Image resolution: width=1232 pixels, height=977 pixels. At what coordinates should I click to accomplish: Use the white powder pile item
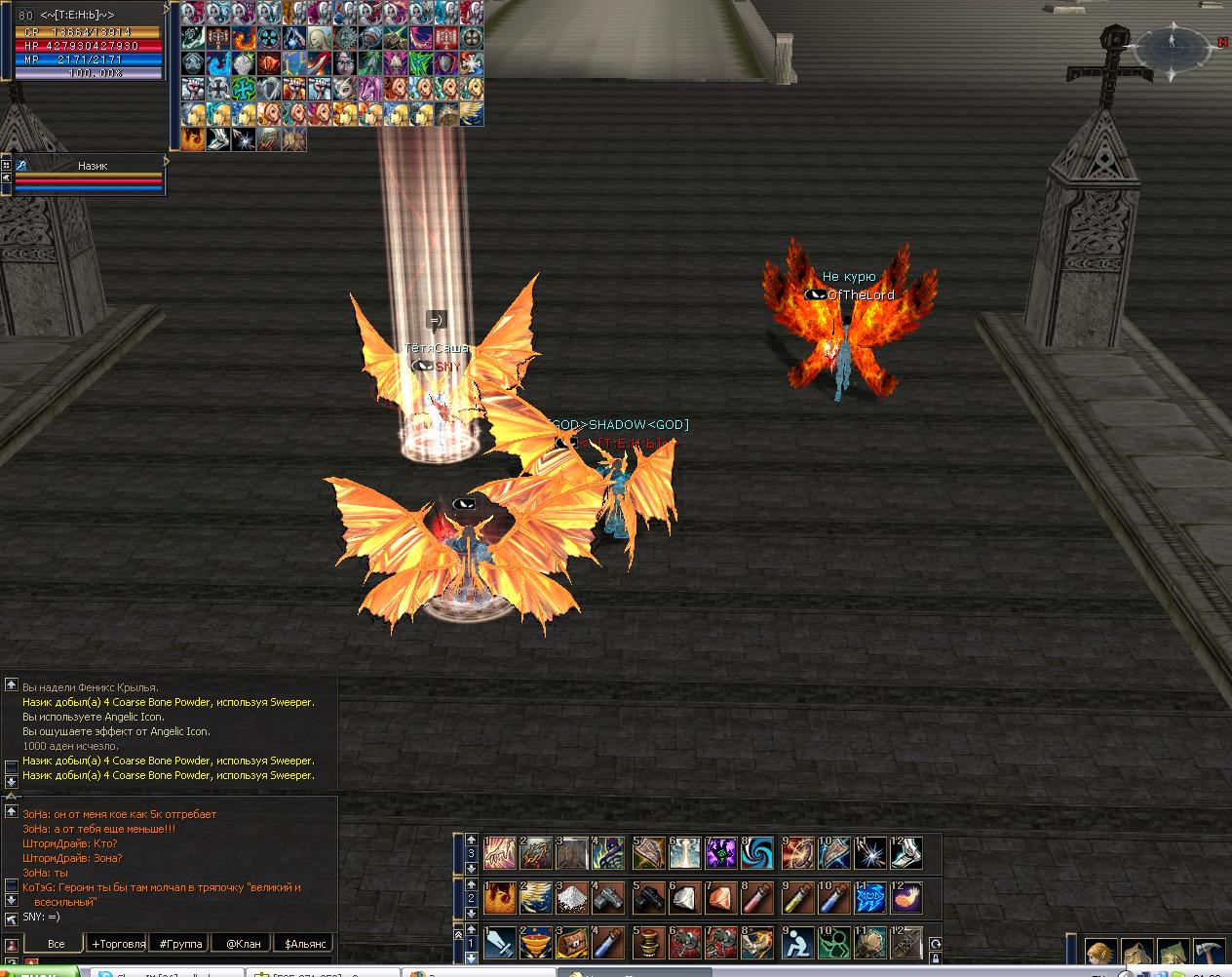[573, 897]
